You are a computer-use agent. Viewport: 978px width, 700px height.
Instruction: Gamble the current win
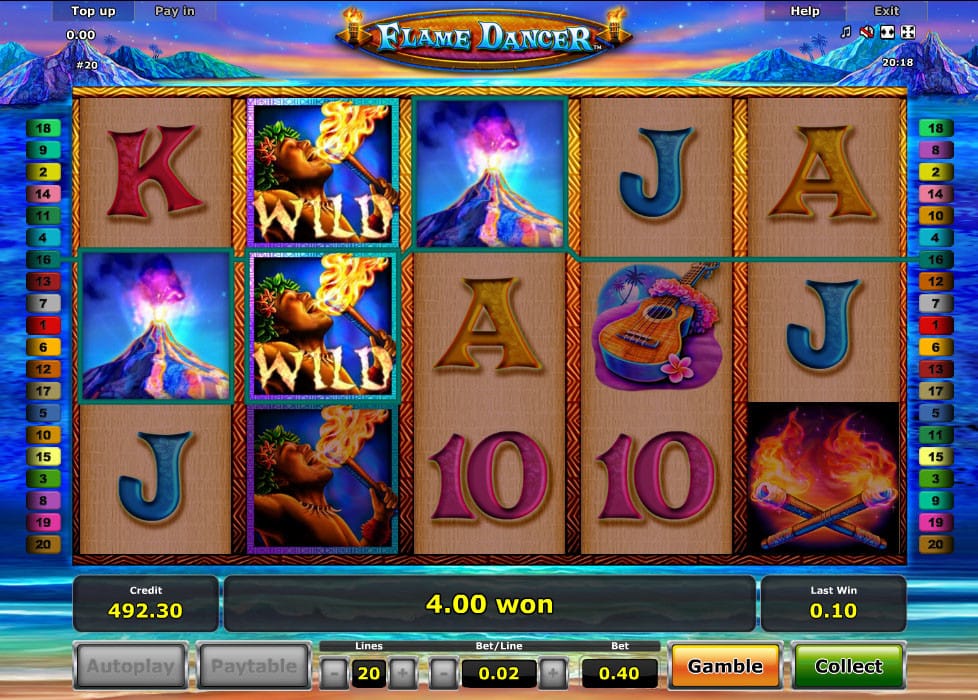(725, 666)
